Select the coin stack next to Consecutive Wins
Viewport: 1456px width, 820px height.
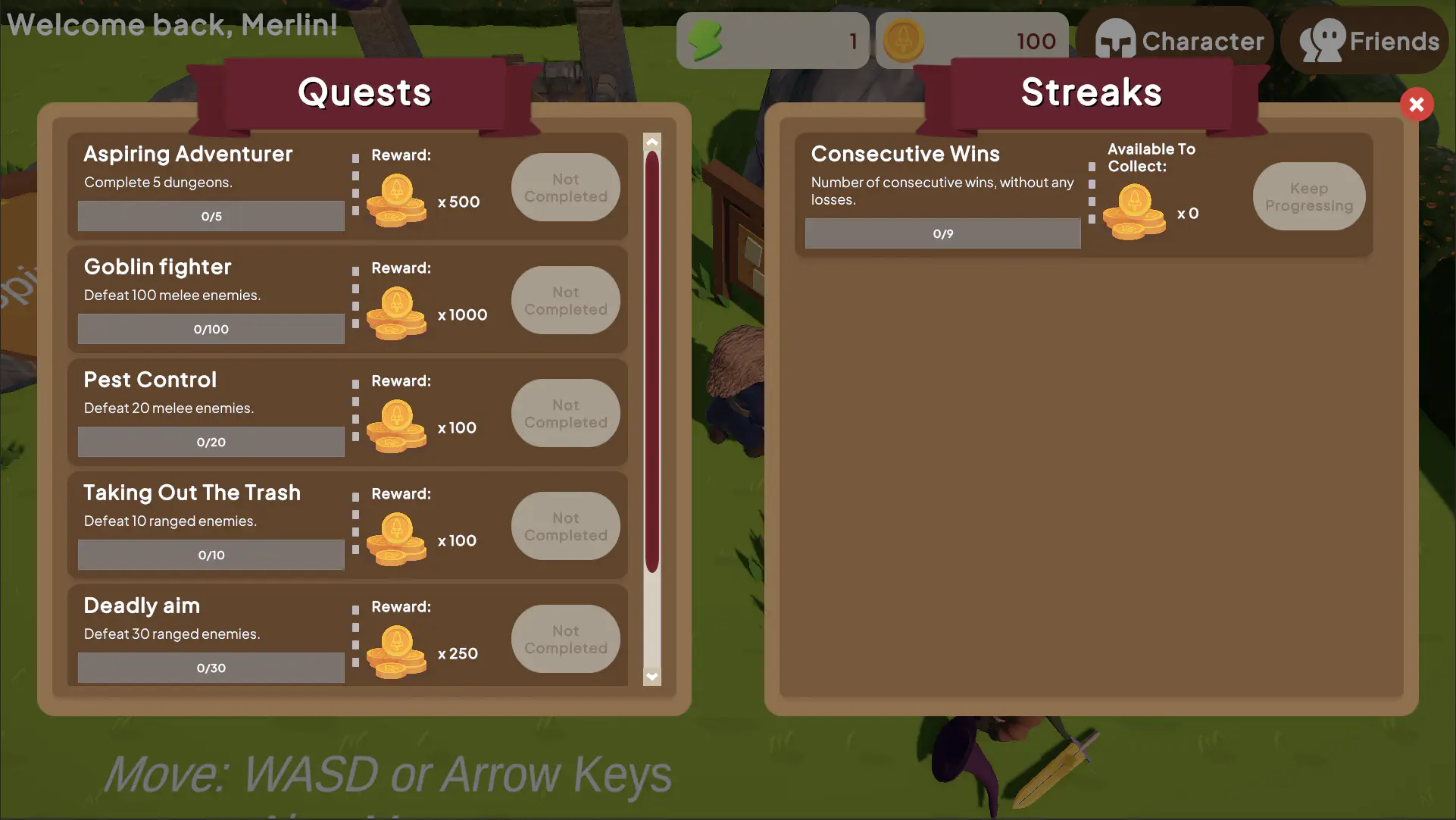pyautogui.click(x=1134, y=208)
